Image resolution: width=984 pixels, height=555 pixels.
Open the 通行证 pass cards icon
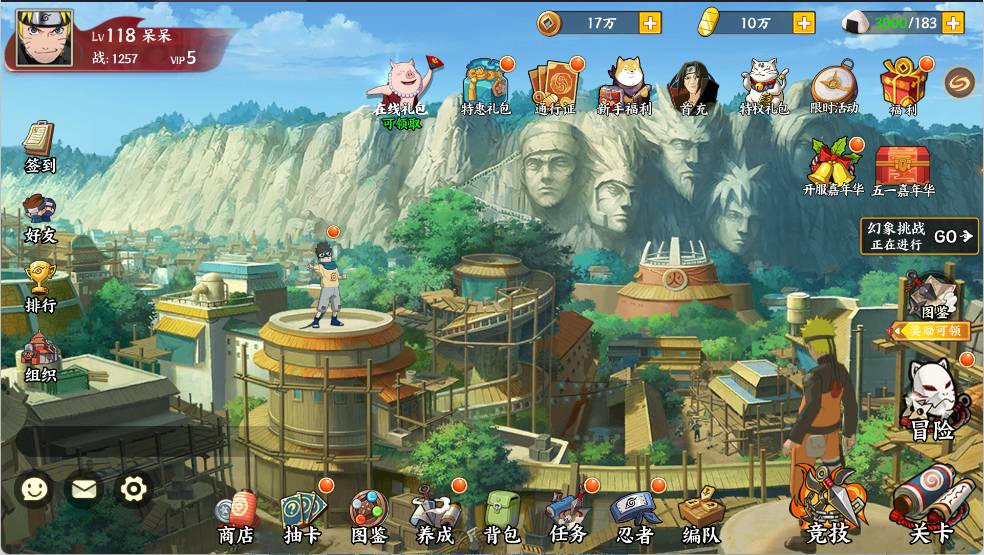point(555,88)
